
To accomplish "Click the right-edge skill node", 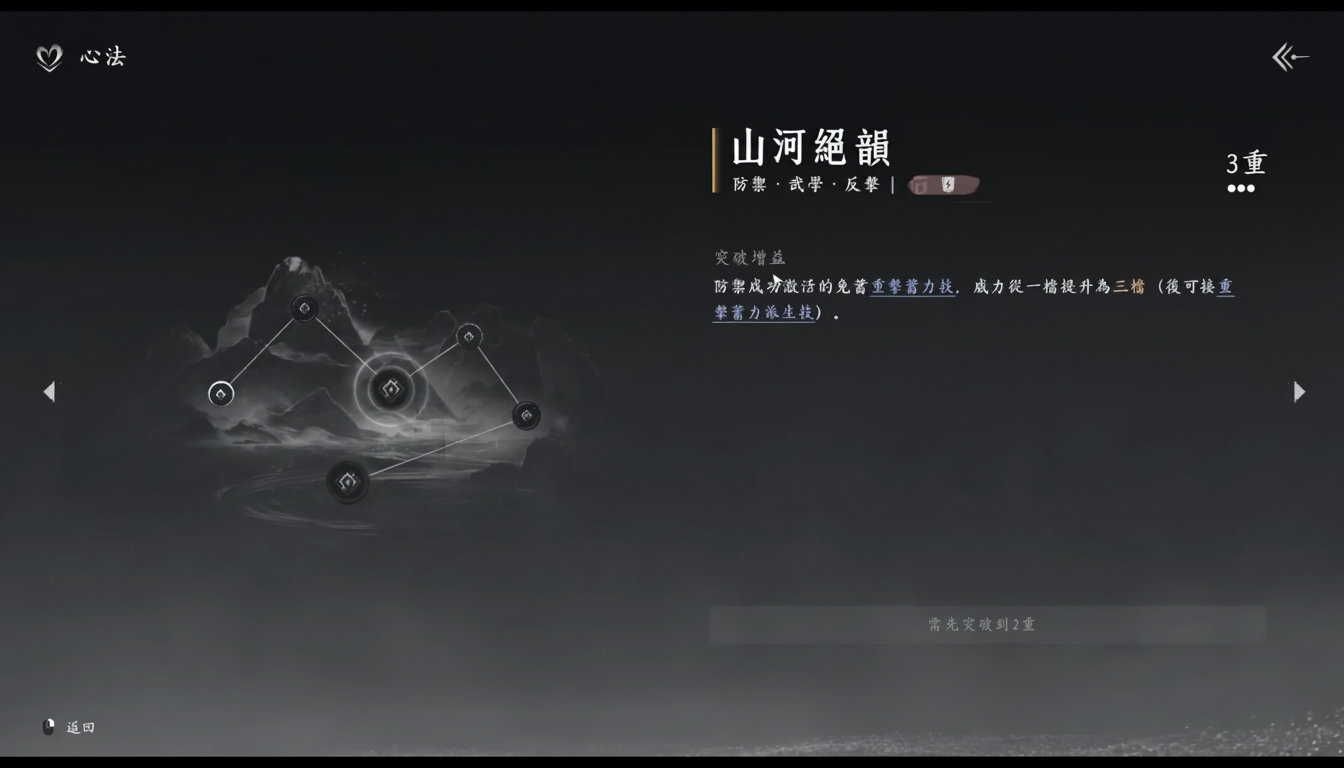I will pyautogui.click(x=527, y=413).
